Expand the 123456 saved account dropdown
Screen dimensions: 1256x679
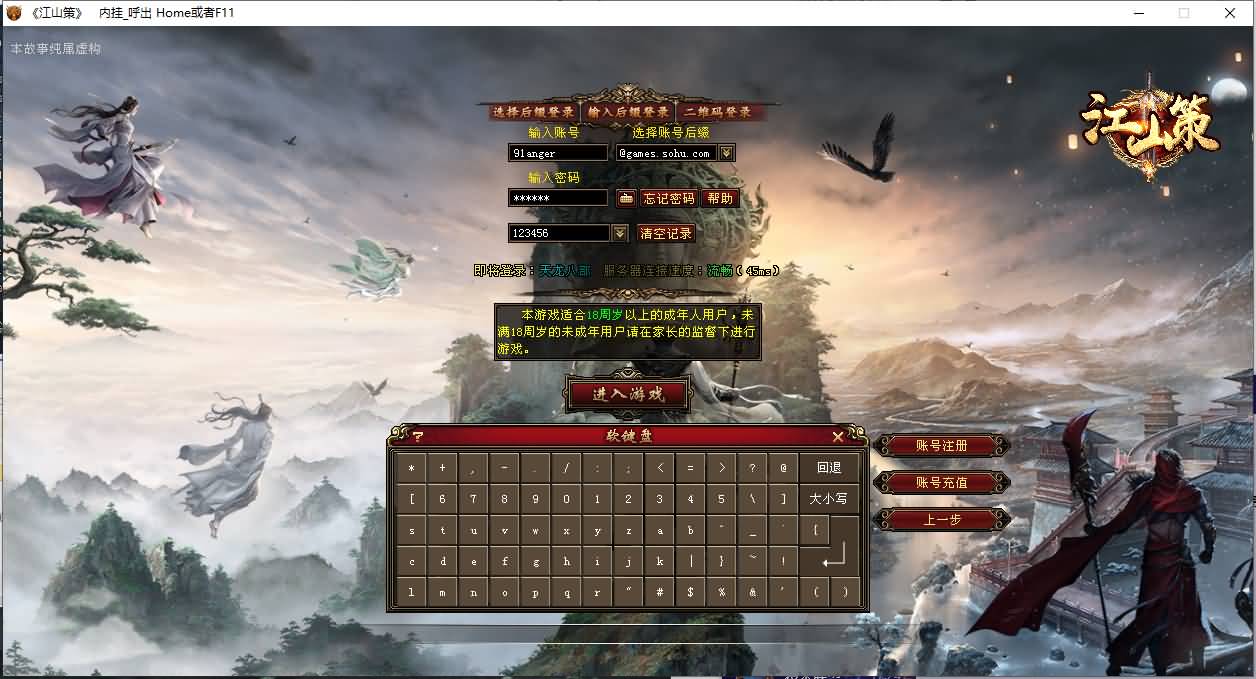pyautogui.click(x=620, y=233)
